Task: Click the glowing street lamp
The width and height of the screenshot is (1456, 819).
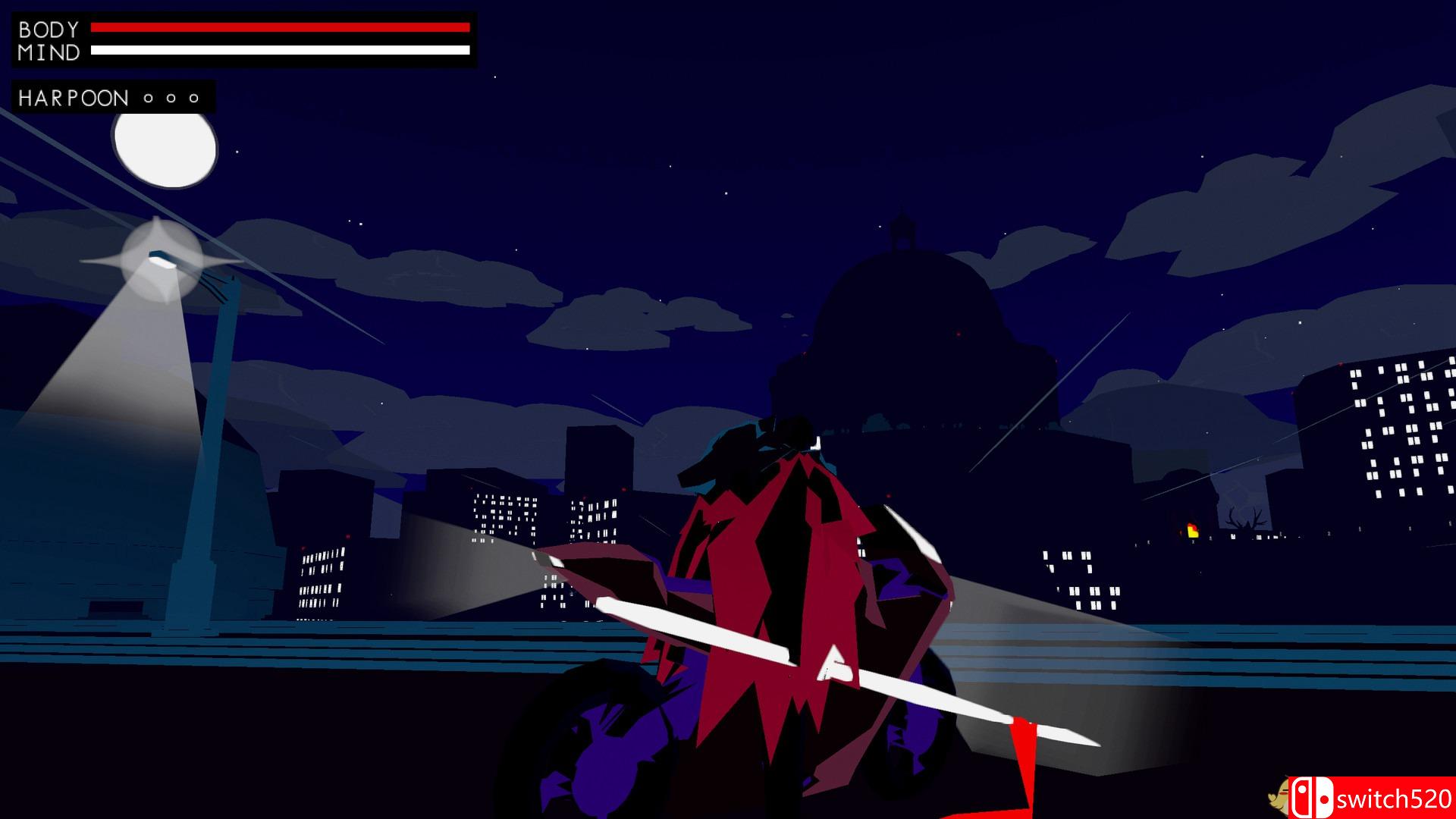Action: click(x=162, y=262)
